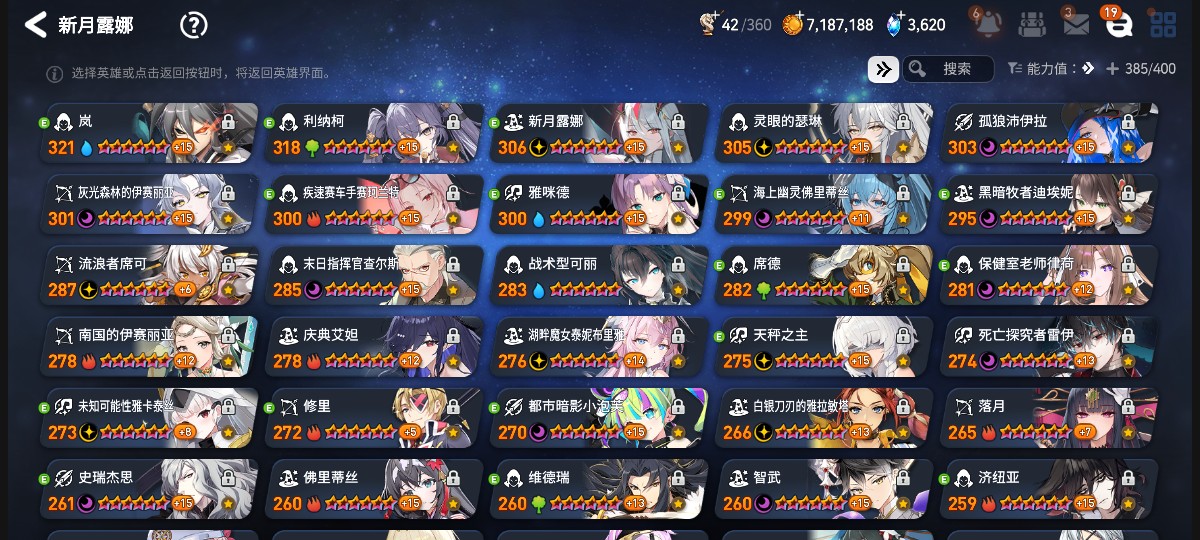Open the four-square grid menu

click(x=1162, y=25)
